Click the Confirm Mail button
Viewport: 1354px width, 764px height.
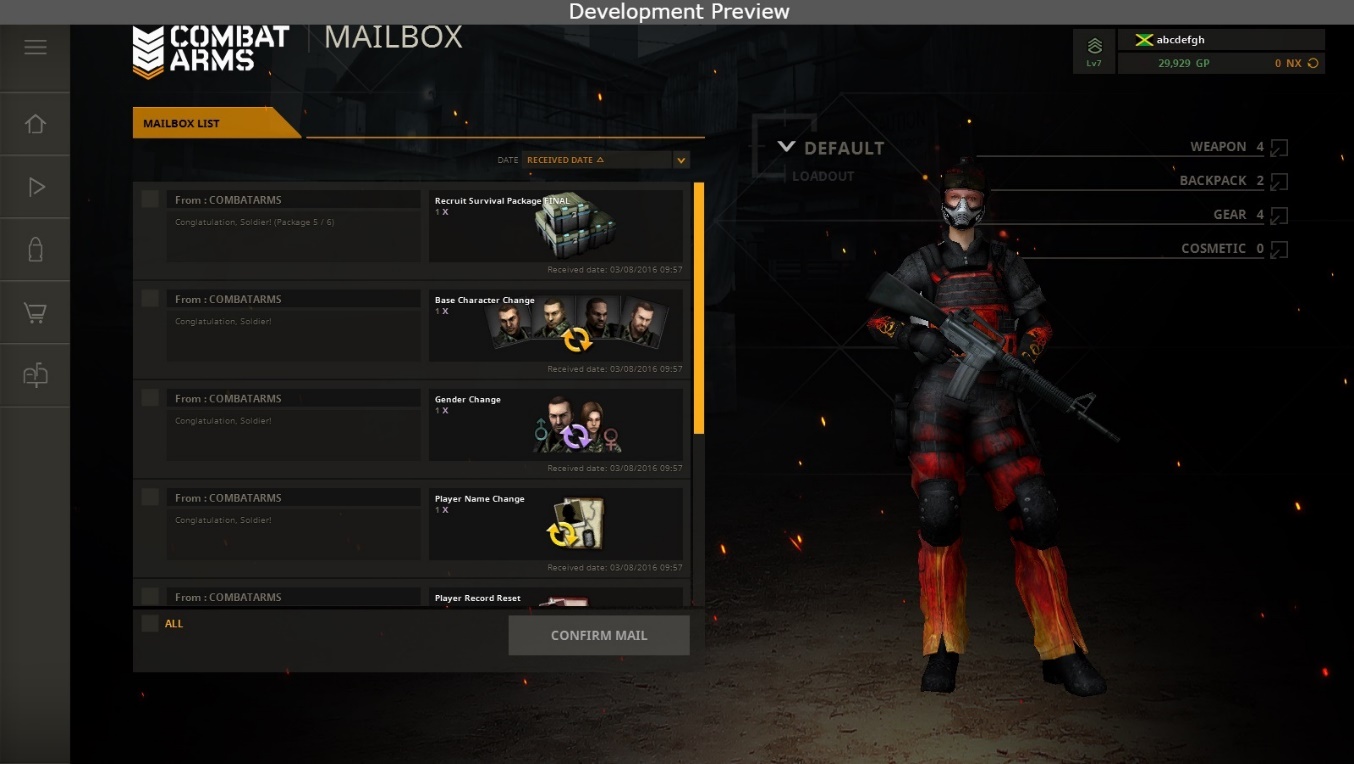pos(598,635)
